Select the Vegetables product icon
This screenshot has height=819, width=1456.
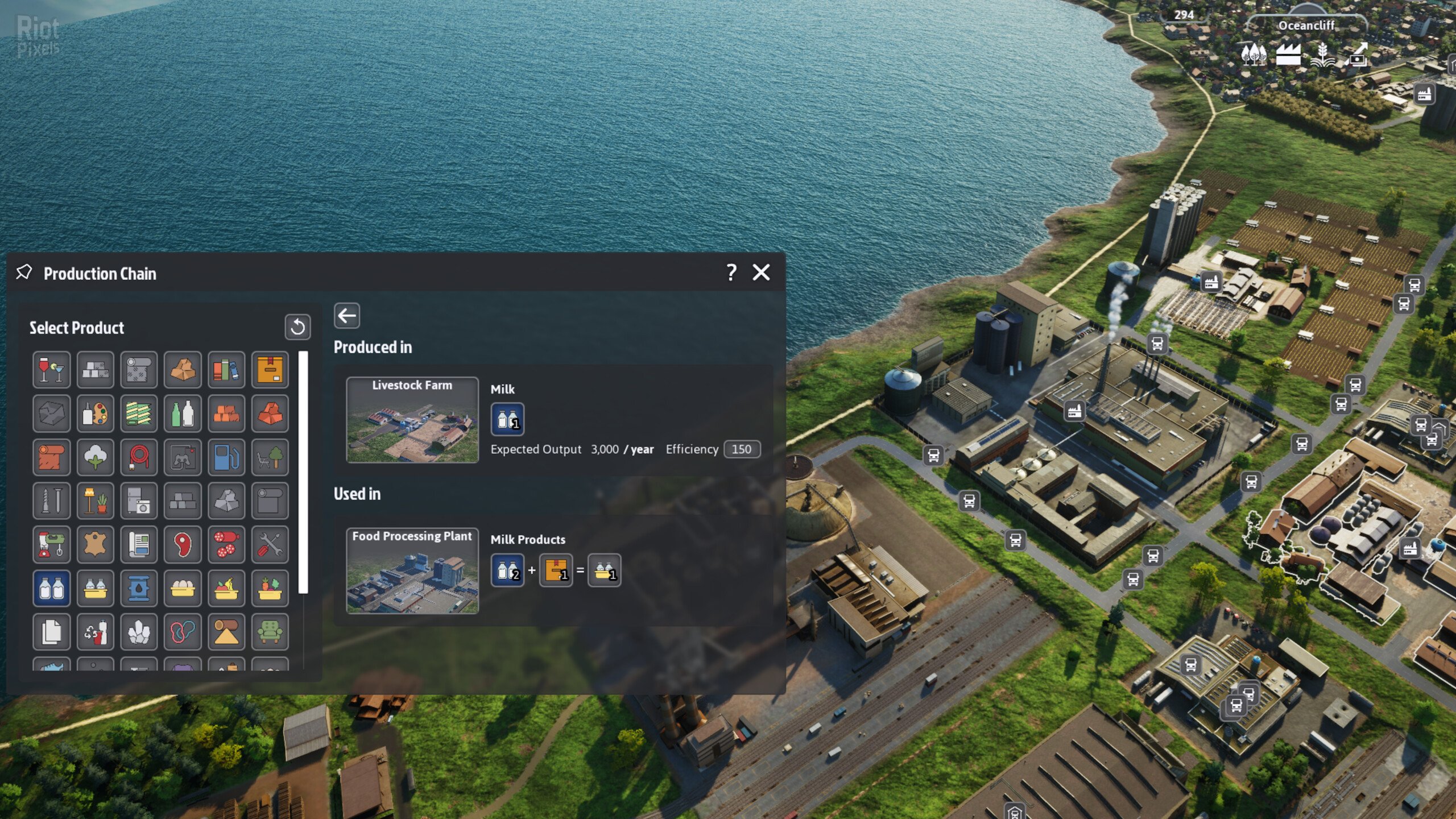[269, 588]
